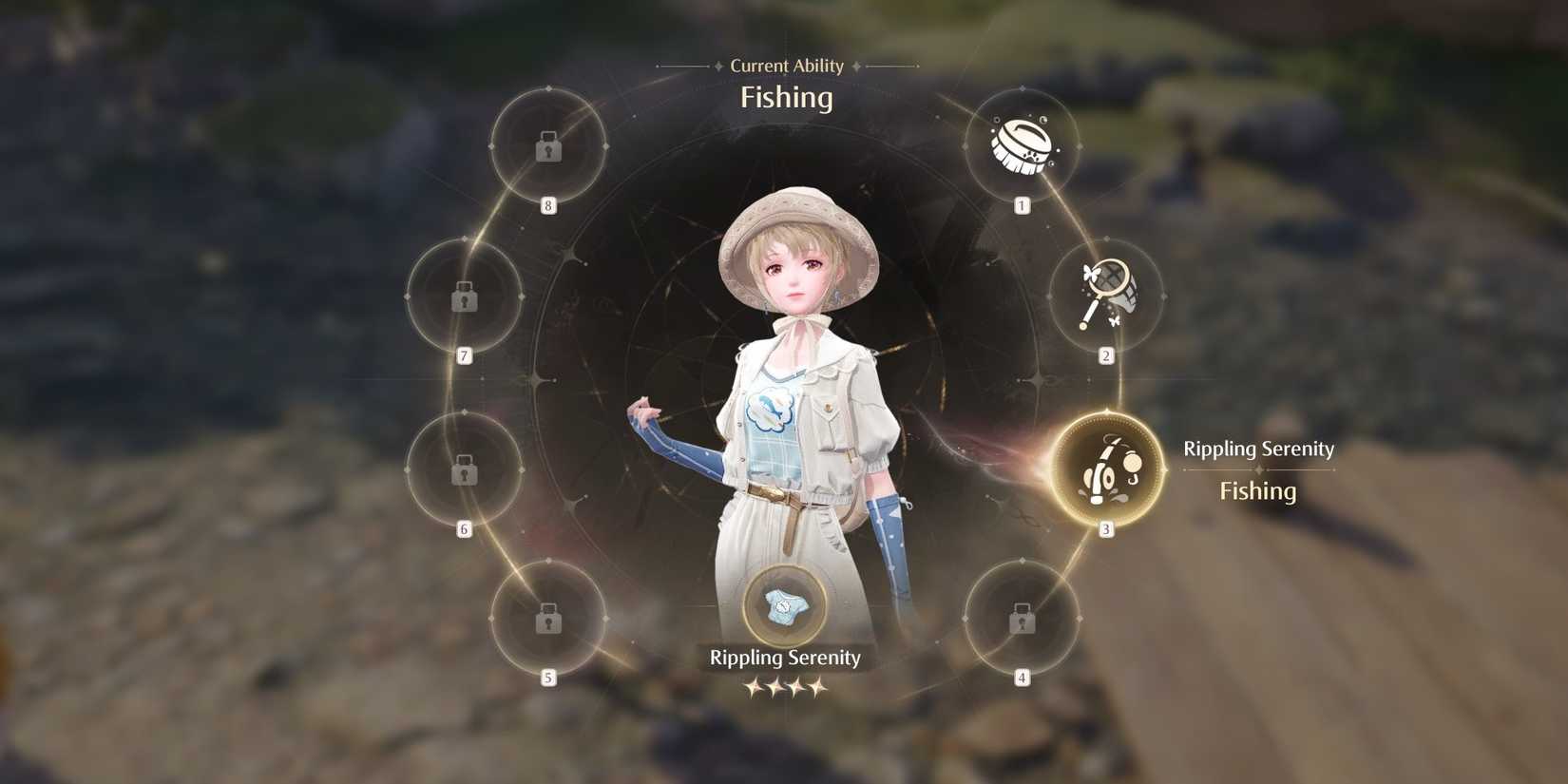Toggle the padlock on ability slot 7

(x=463, y=298)
